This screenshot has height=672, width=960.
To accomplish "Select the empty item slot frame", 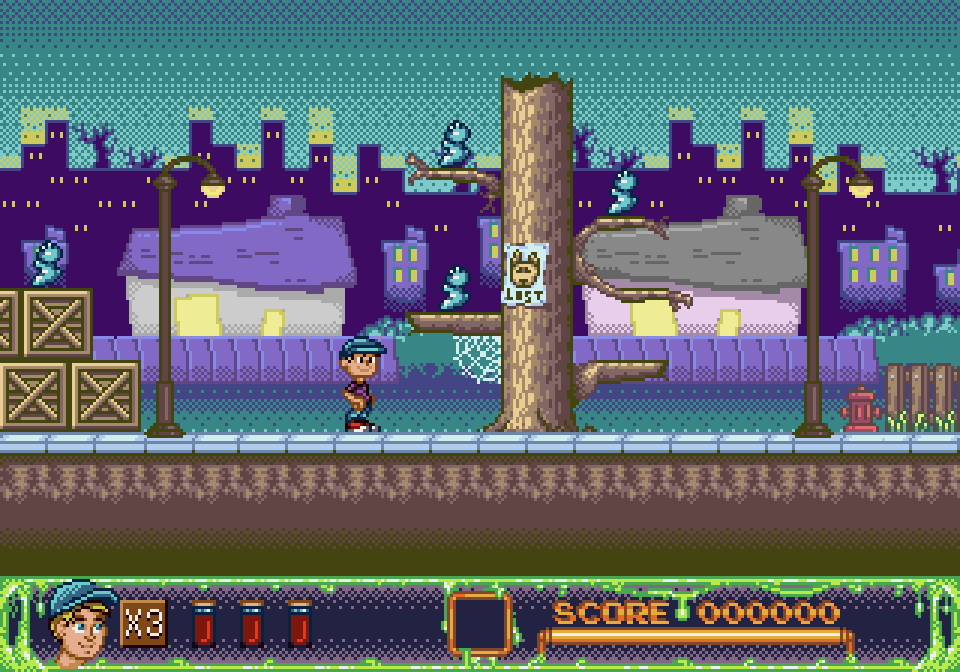I will [480, 624].
